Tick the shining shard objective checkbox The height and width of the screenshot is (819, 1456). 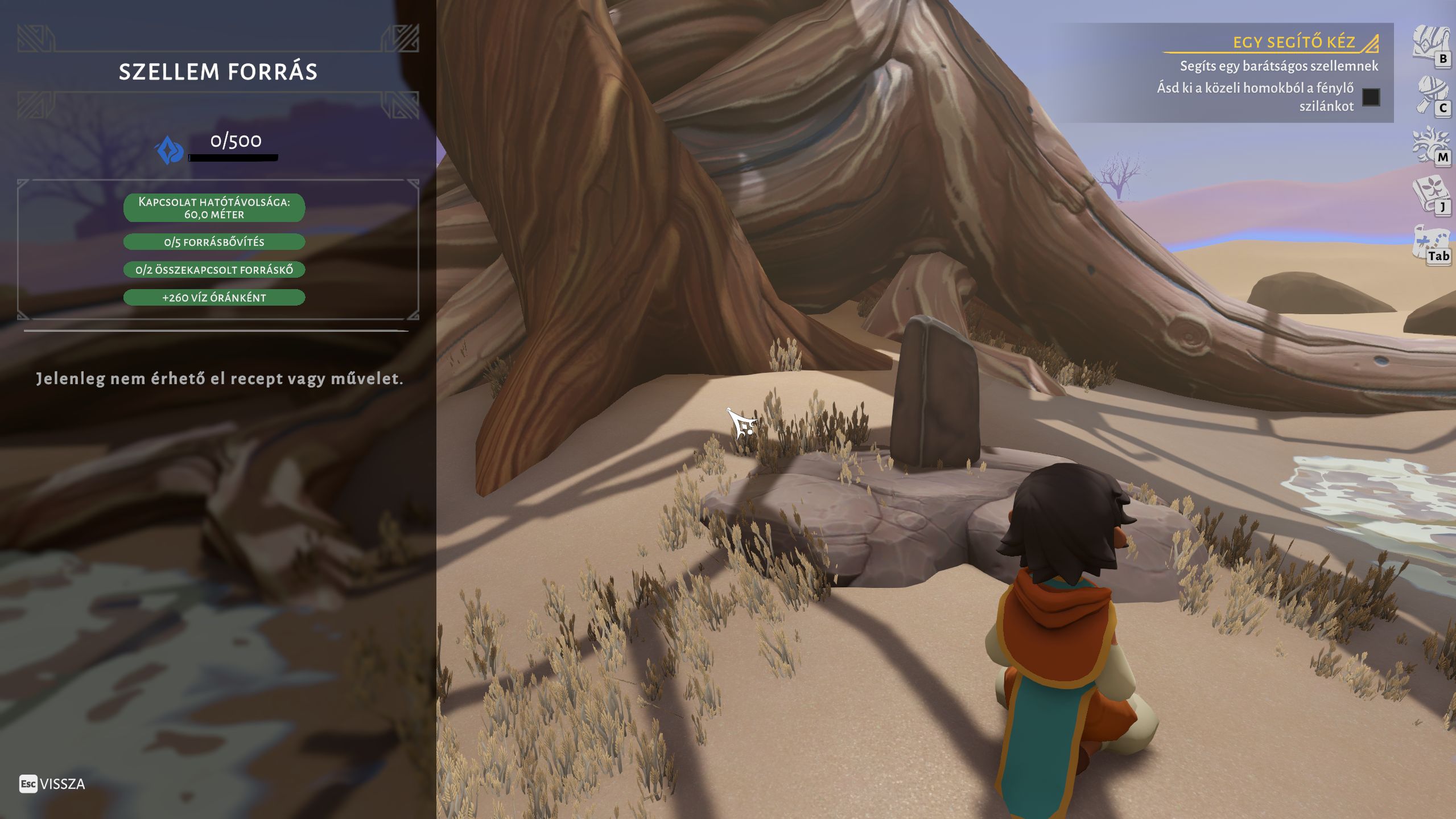pos(1371,97)
